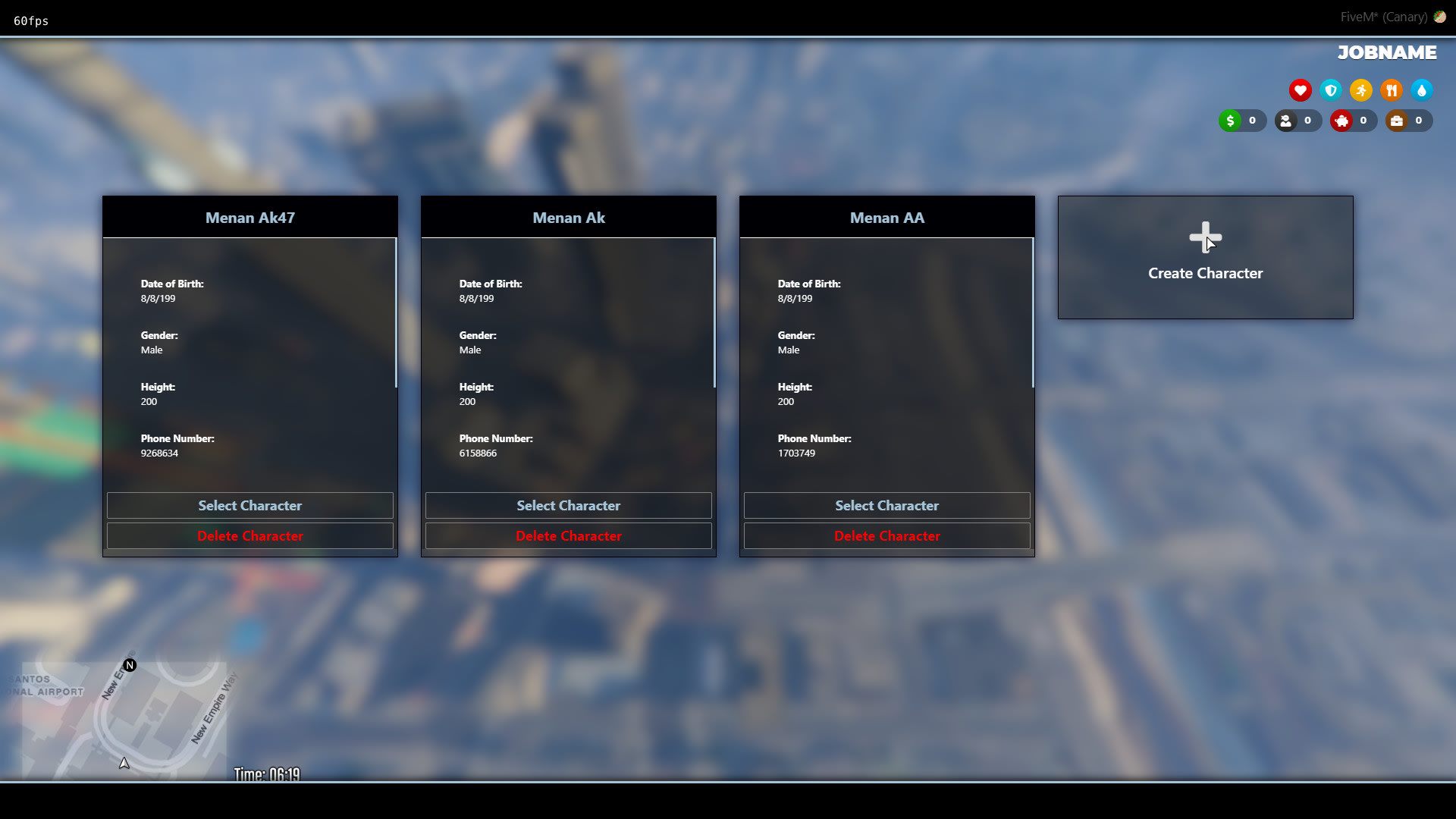
Task: Select the character Menan Ak
Action: (x=569, y=505)
